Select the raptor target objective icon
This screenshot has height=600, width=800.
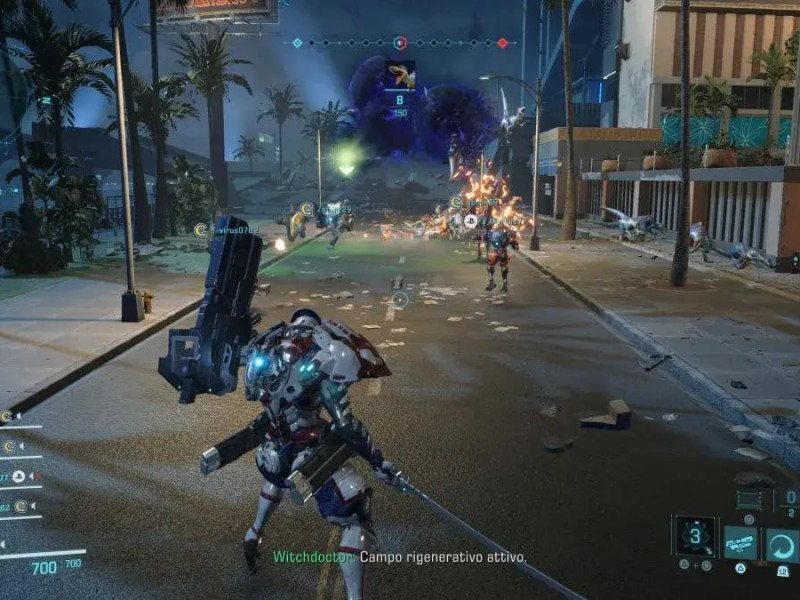click(x=399, y=75)
